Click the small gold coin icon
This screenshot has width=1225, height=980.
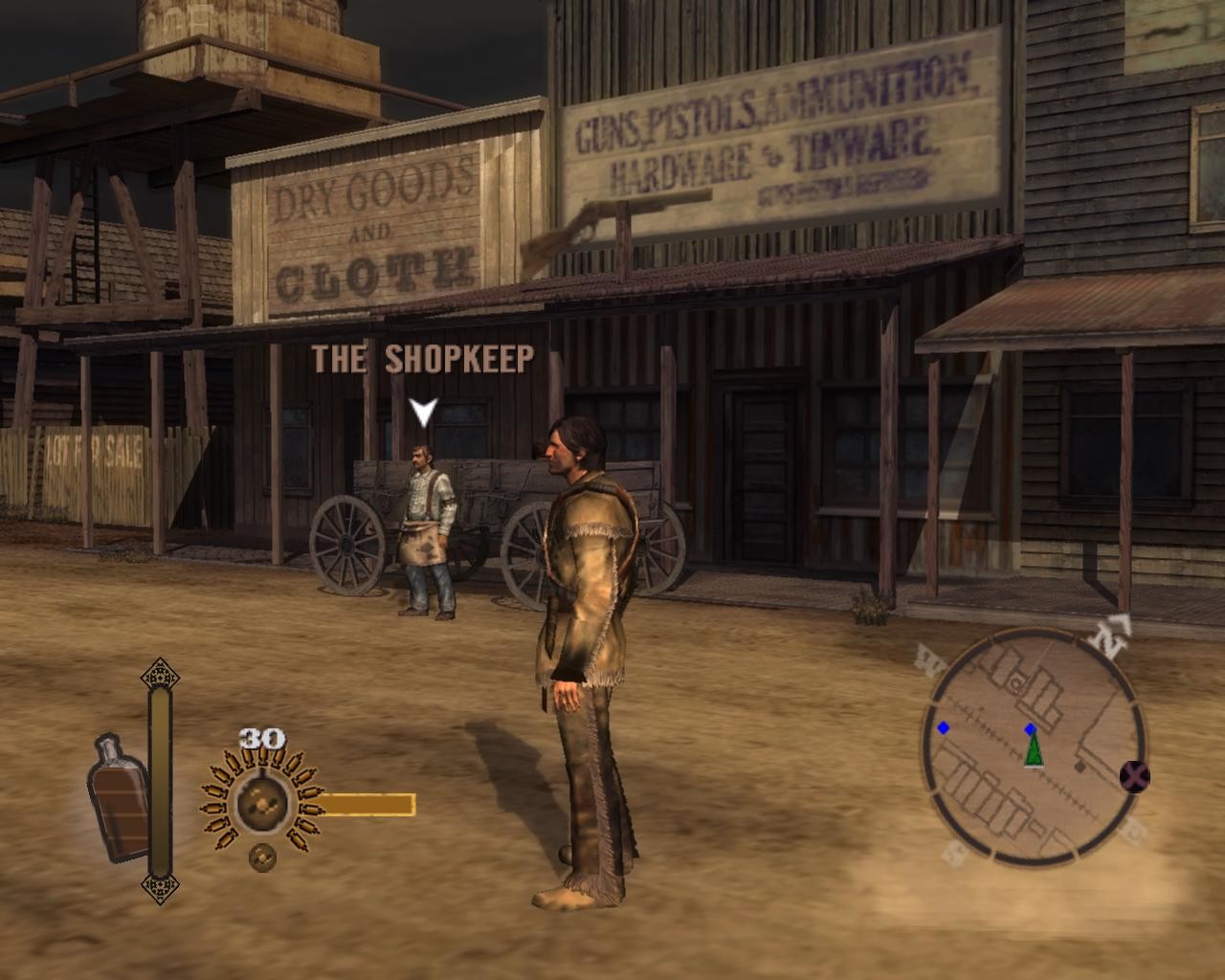click(x=260, y=857)
